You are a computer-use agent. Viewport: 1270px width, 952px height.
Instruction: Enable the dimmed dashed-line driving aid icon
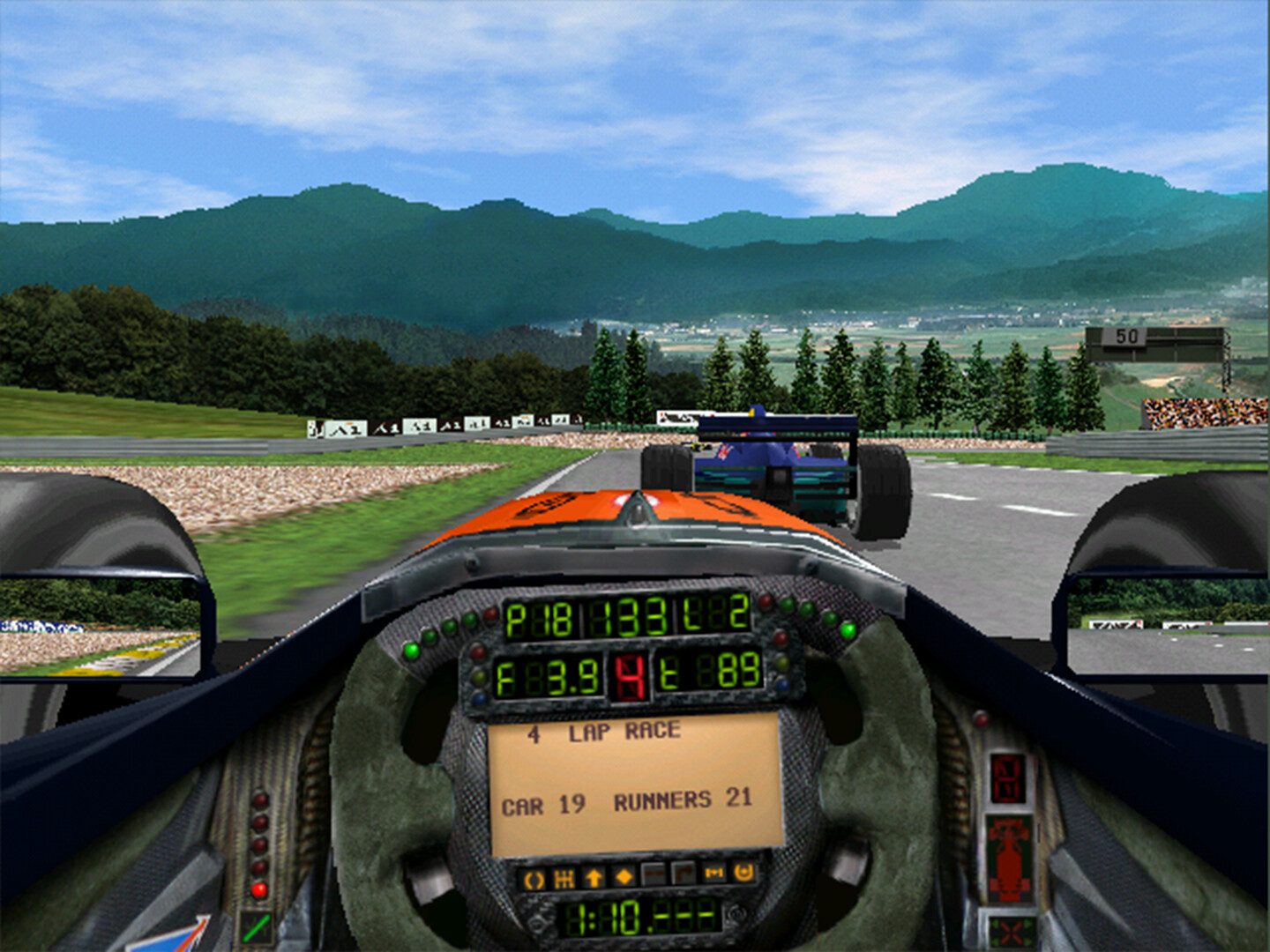pyautogui.click(x=654, y=875)
